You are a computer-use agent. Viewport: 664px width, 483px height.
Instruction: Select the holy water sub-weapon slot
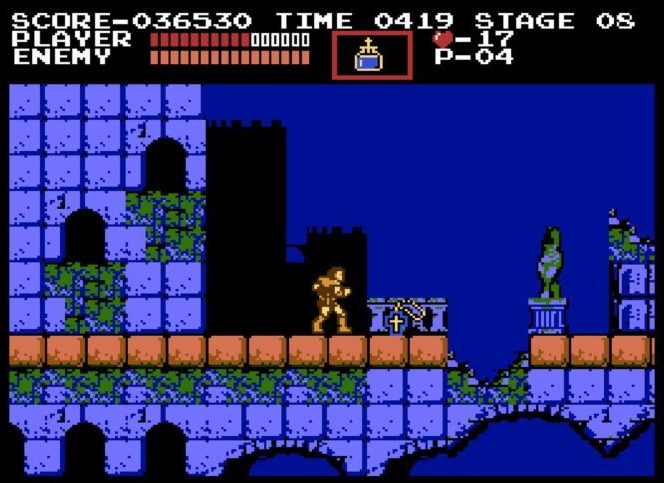(x=371, y=54)
